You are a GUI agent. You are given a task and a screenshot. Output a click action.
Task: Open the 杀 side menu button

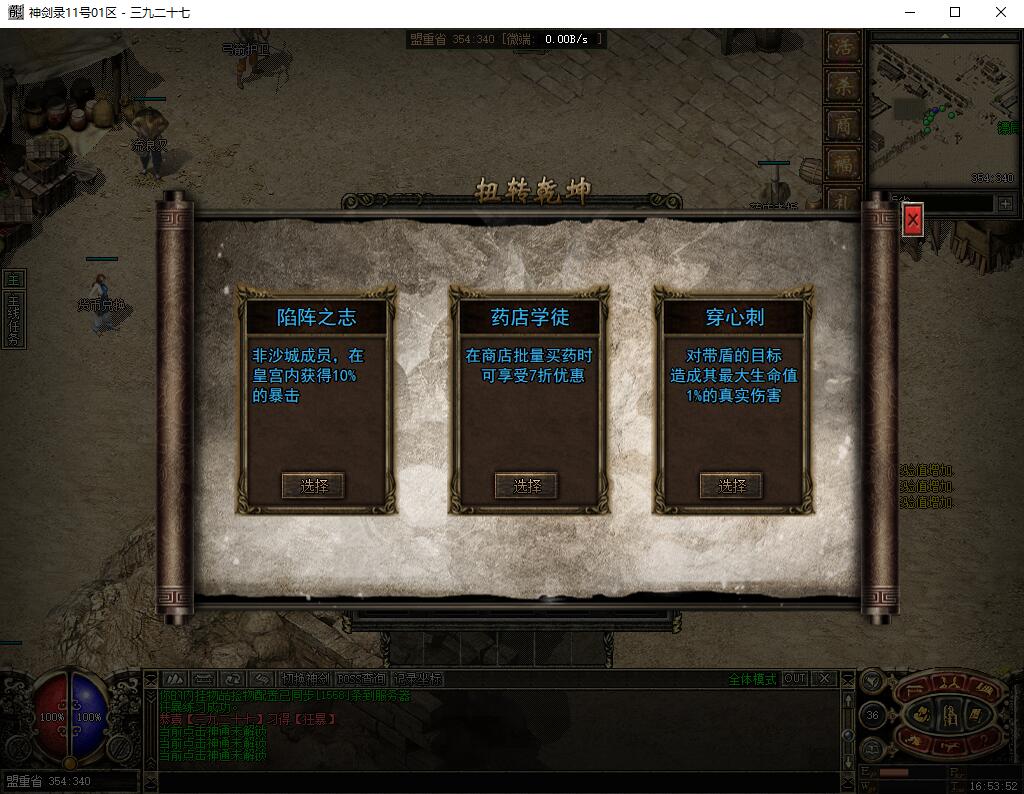844,86
